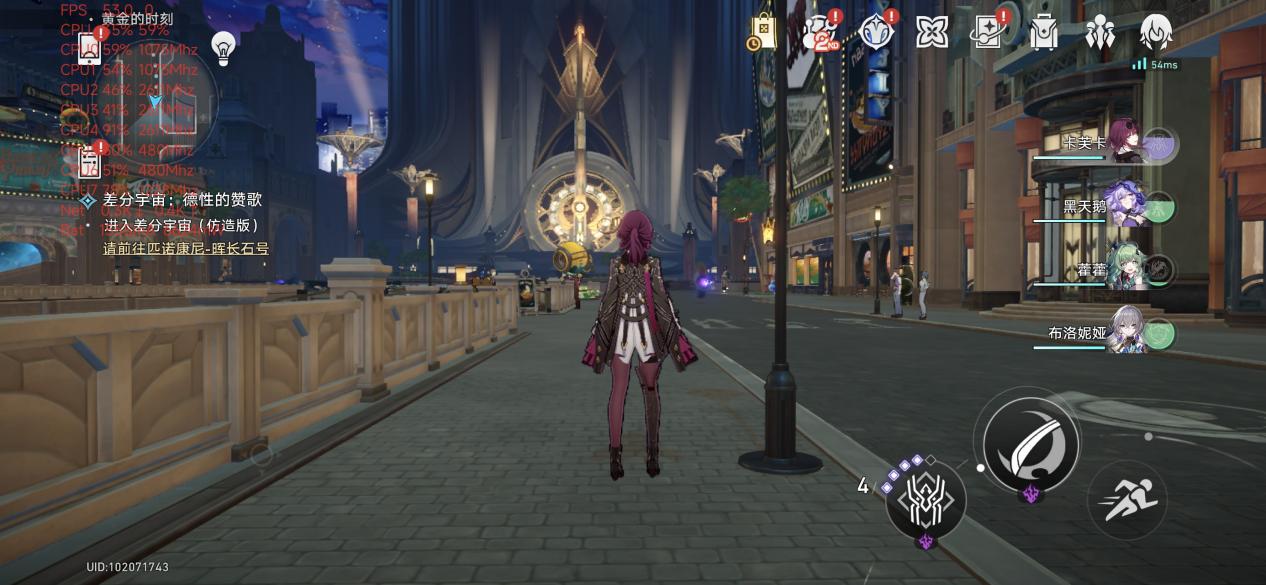This screenshot has width=1266, height=585.
Task: Open the star card warp icon
Action: click(989, 32)
